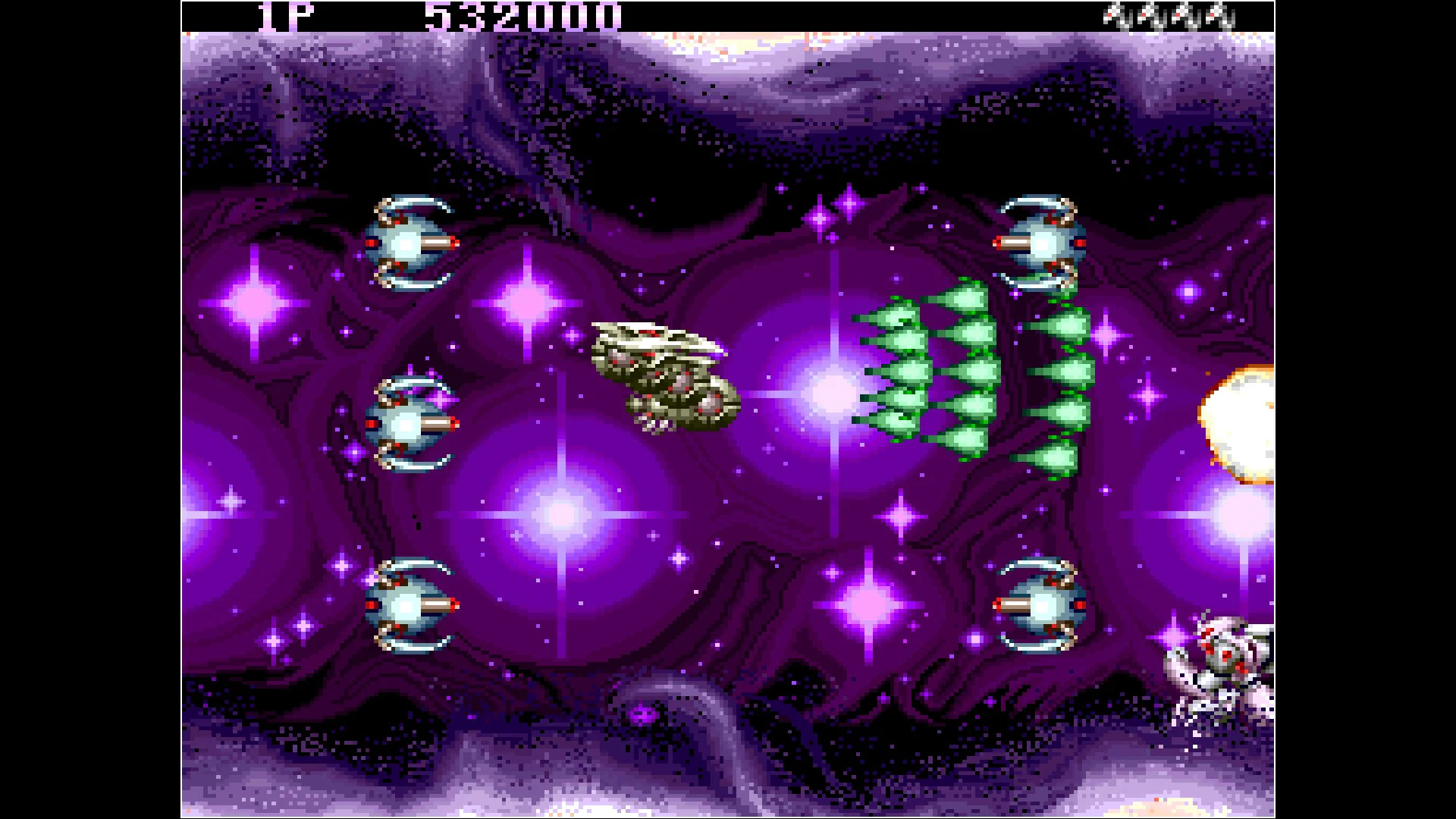Screen dimensions: 1456x819
Task: Click the first life indicator ship icon
Action: tap(1115, 17)
